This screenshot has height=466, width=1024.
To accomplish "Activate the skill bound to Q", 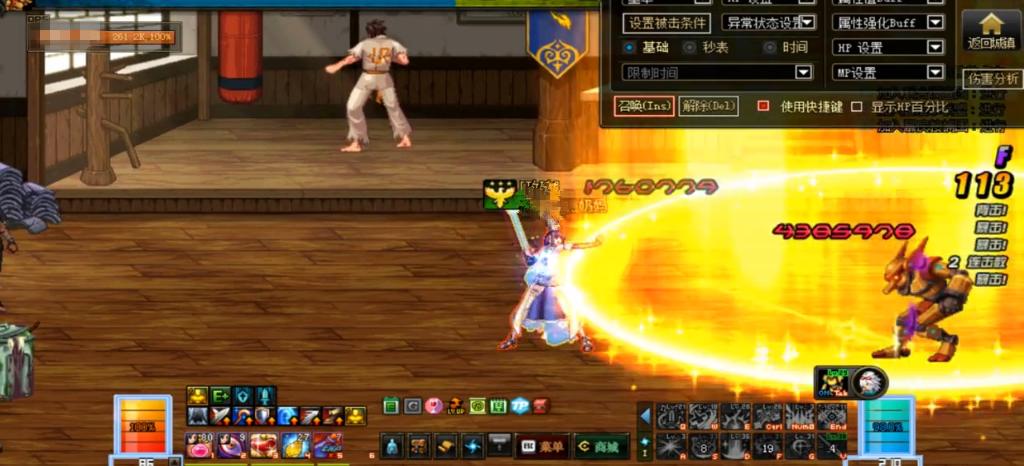I will [671, 416].
